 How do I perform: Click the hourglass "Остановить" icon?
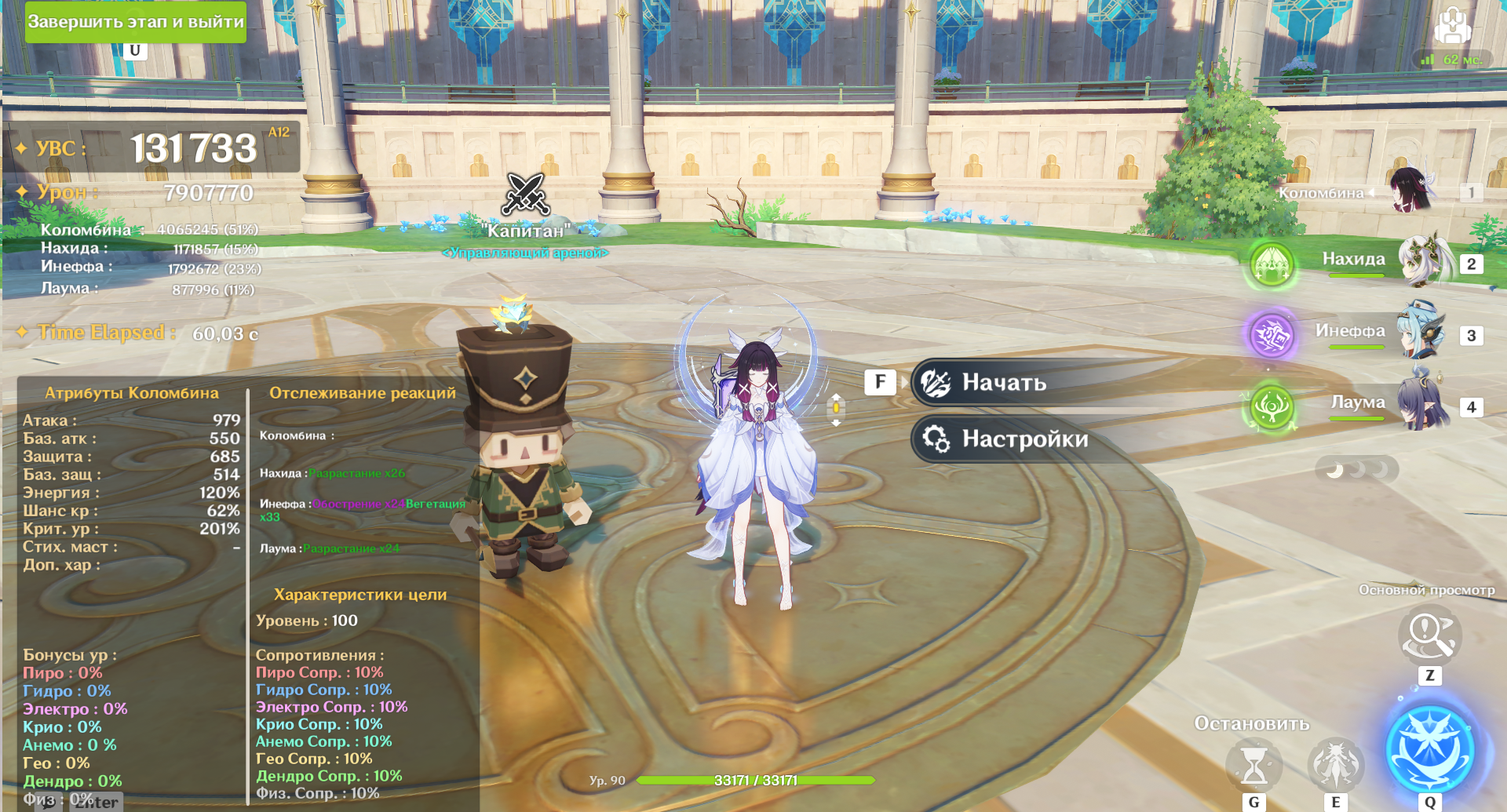[1253, 765]
